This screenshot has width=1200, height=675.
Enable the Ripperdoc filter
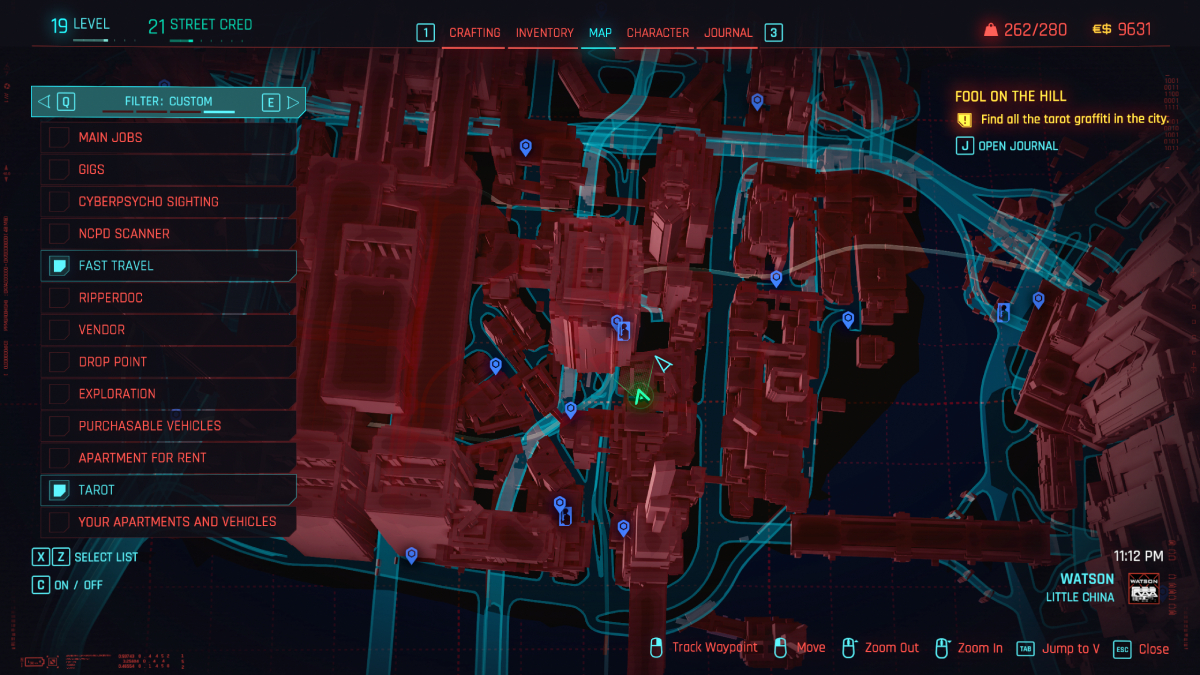click(x=168, y=297)
